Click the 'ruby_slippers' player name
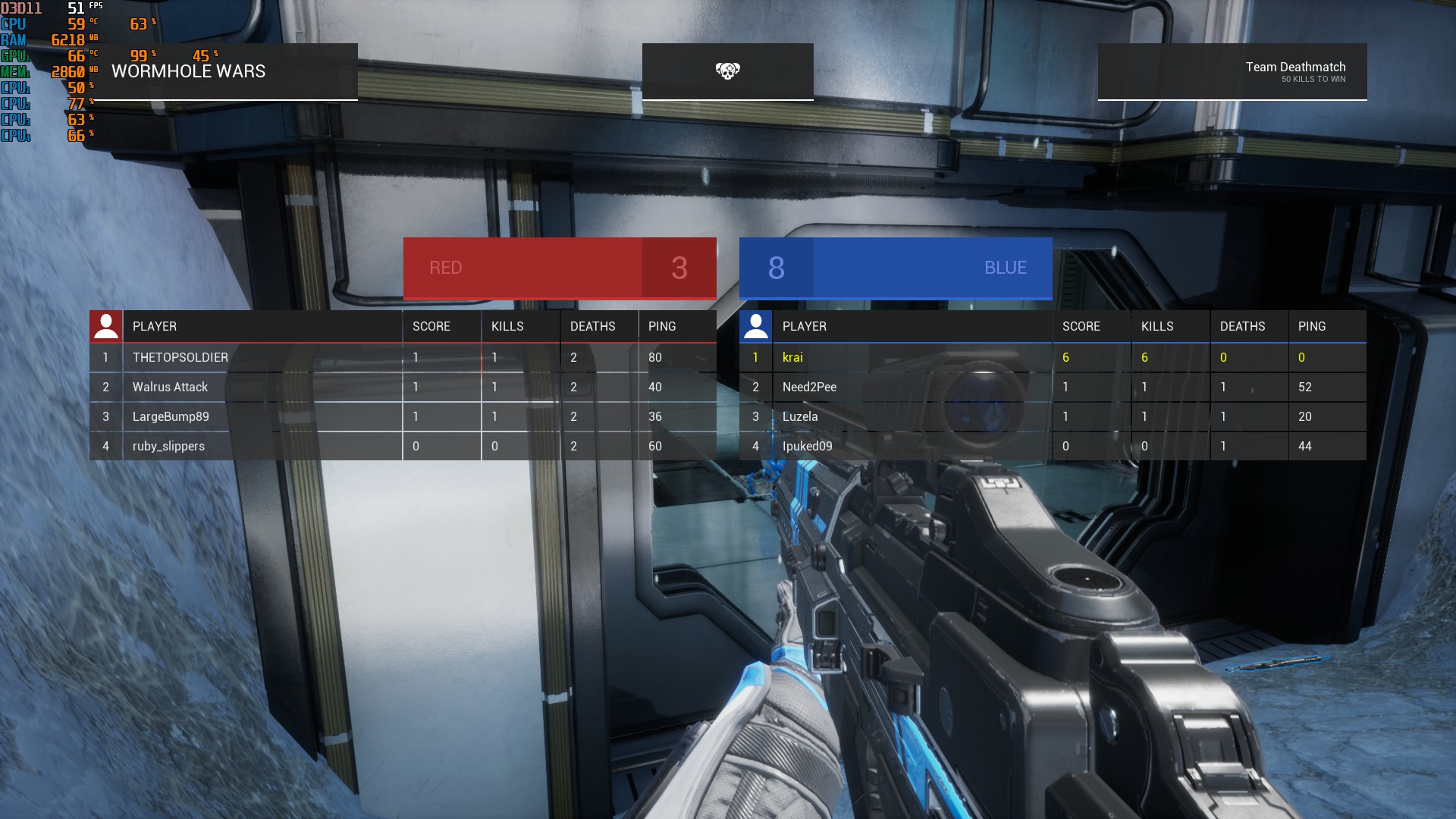The image size is (1456, 819). pos(166,446)
